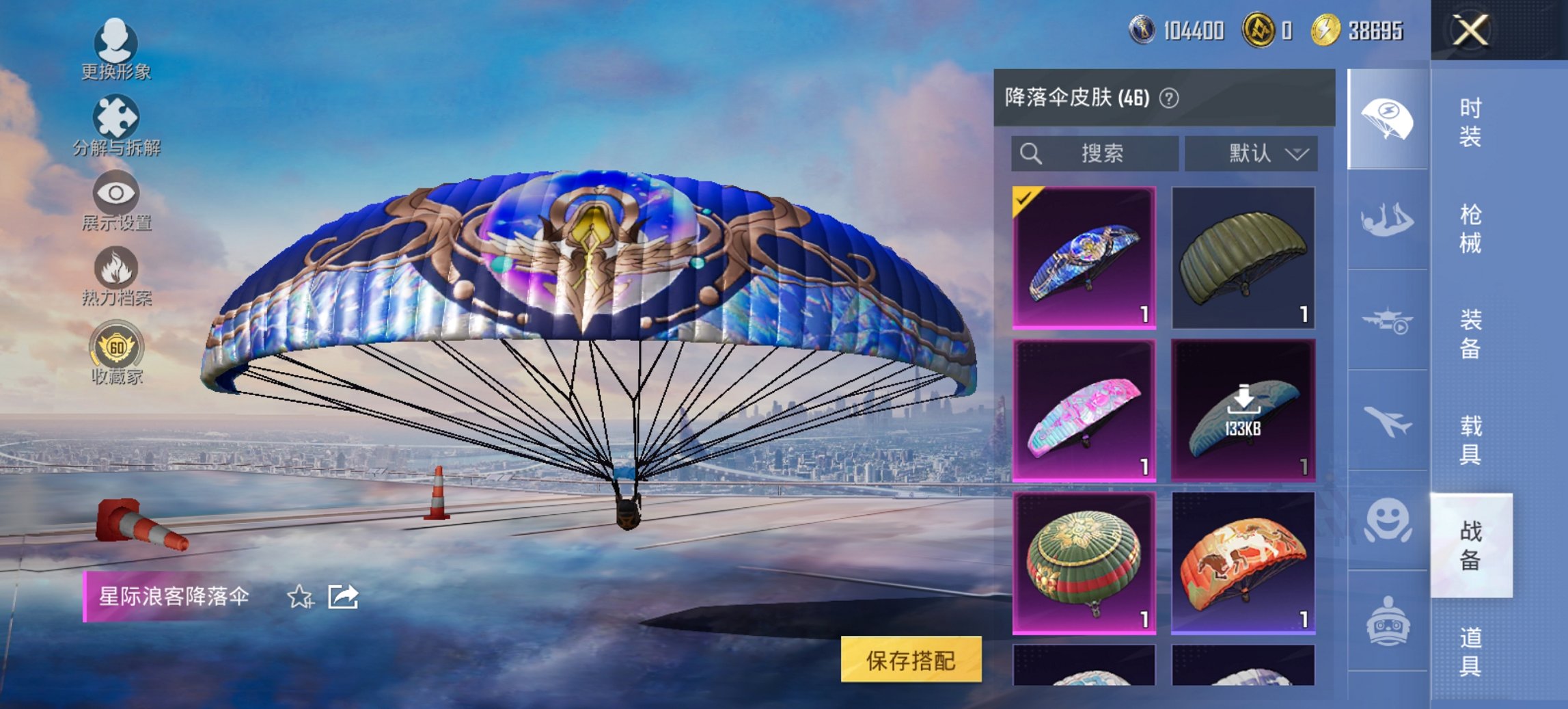Click the search magnifier icon

point(1030,154)
